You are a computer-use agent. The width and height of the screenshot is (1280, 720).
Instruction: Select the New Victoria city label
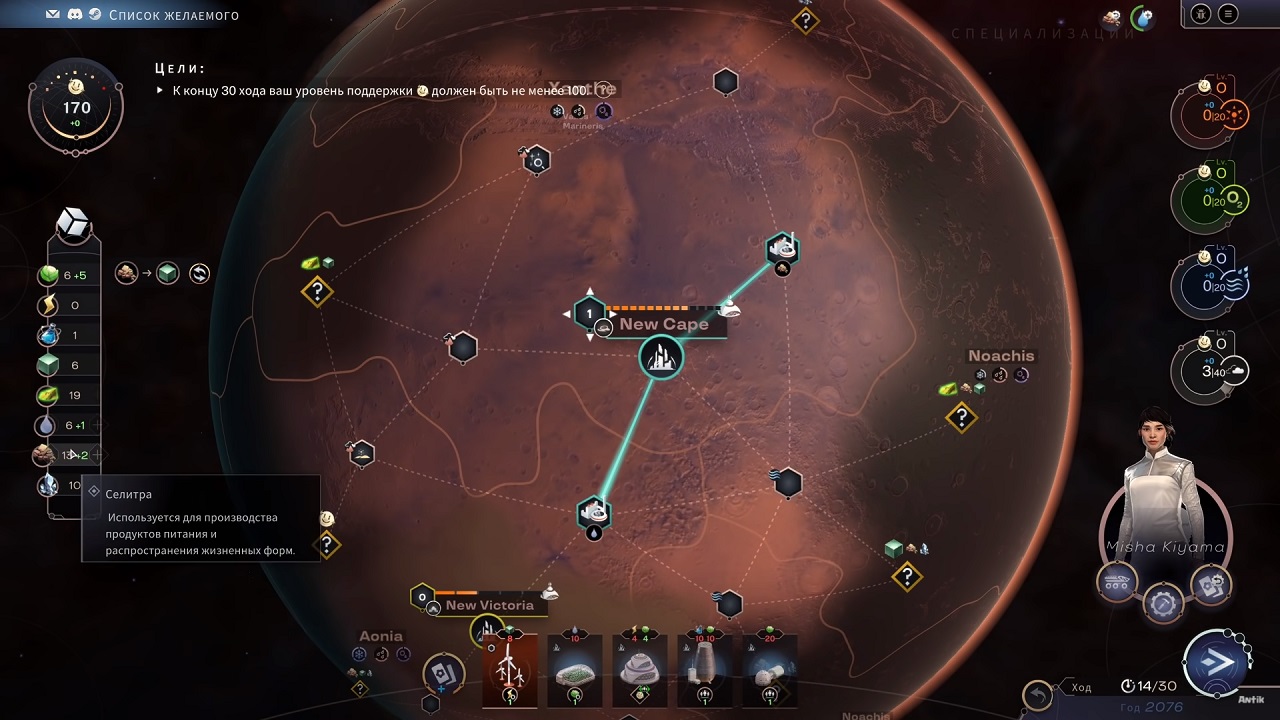tap(489, 605)
